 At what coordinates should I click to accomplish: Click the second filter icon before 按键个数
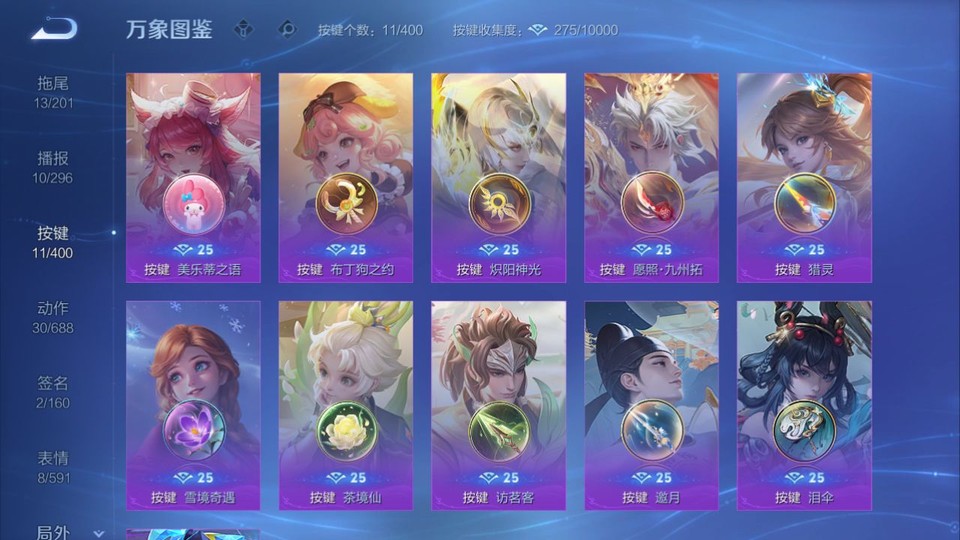coord(287,29)
